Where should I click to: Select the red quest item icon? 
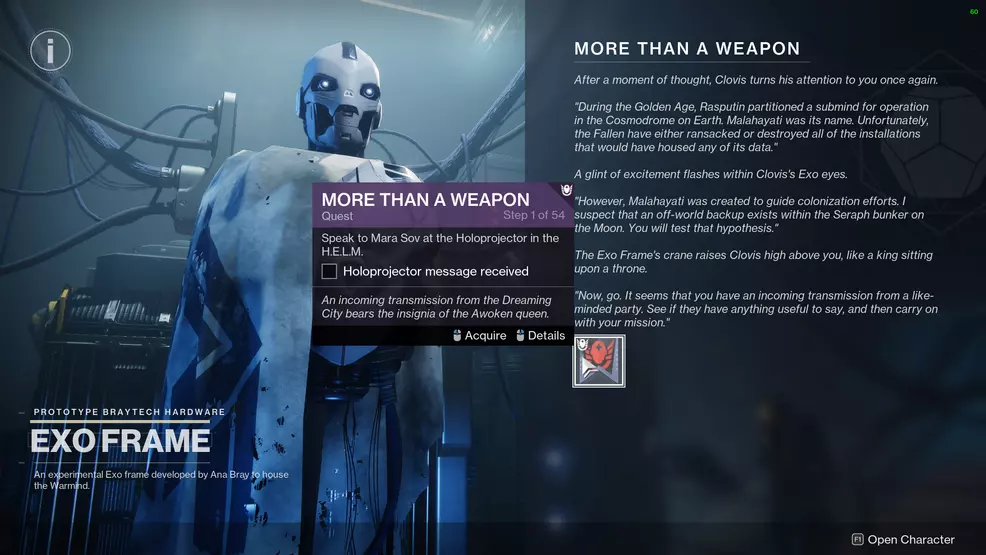(x=599, y=361)
